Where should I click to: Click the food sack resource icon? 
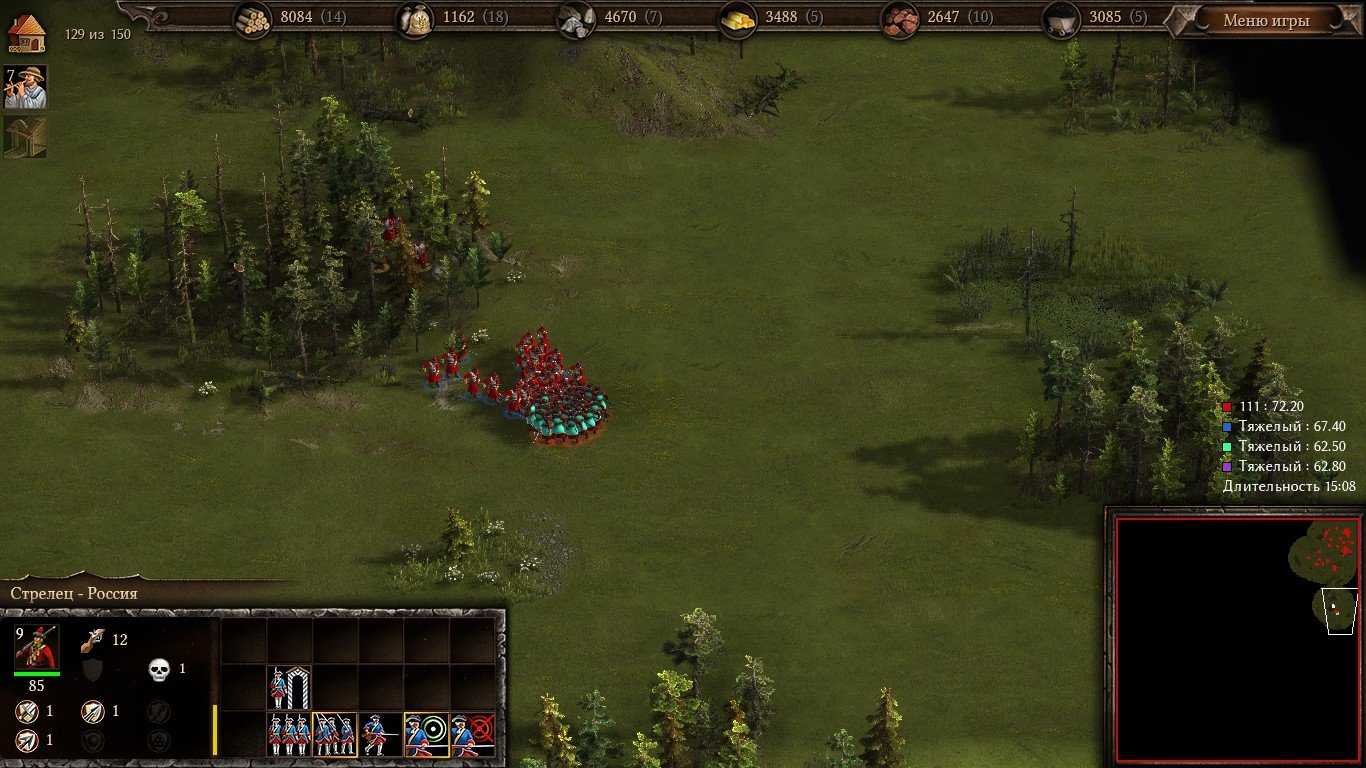[415, 20]
